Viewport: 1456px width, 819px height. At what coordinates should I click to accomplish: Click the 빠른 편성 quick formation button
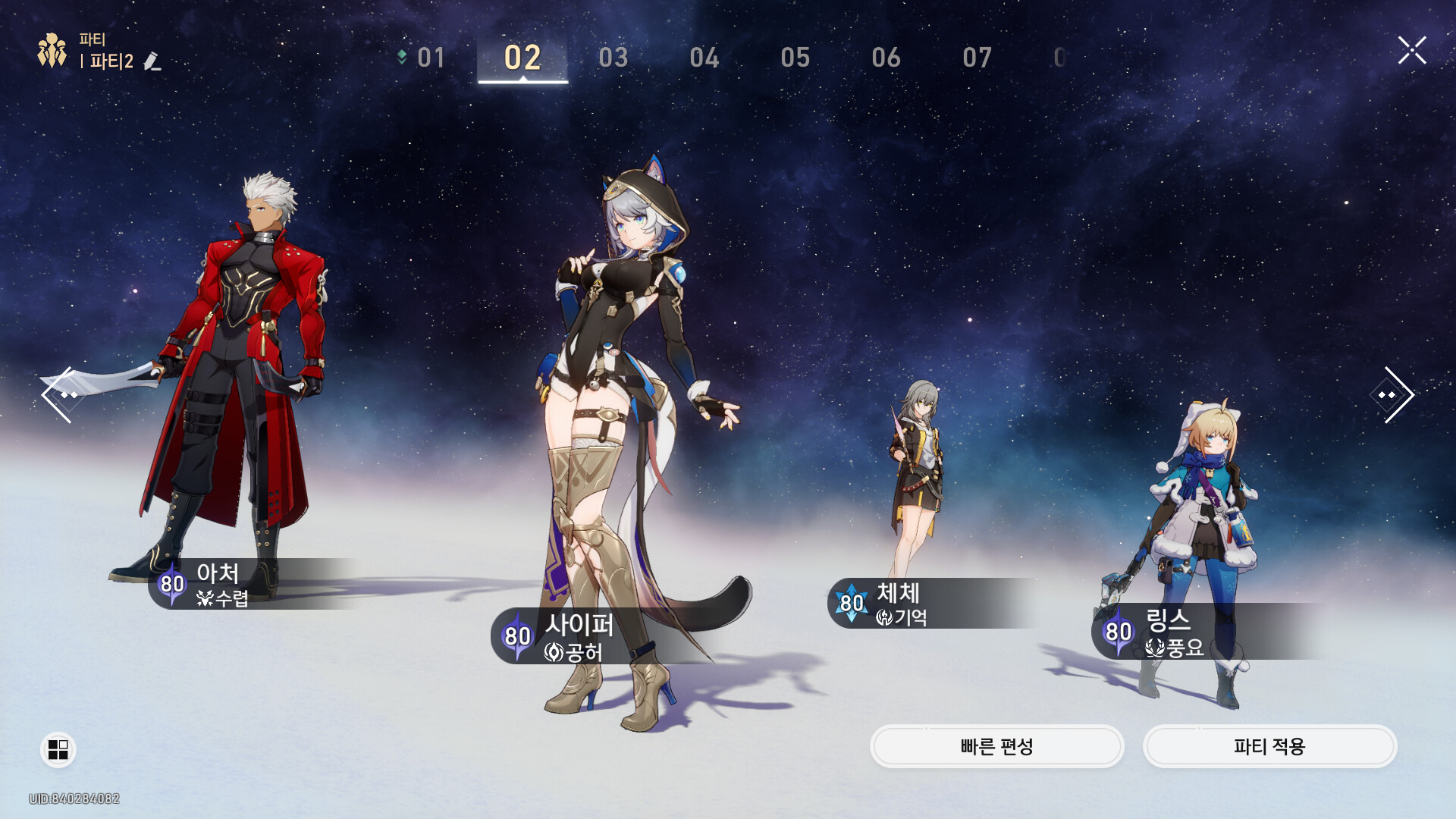click(996, 747)
